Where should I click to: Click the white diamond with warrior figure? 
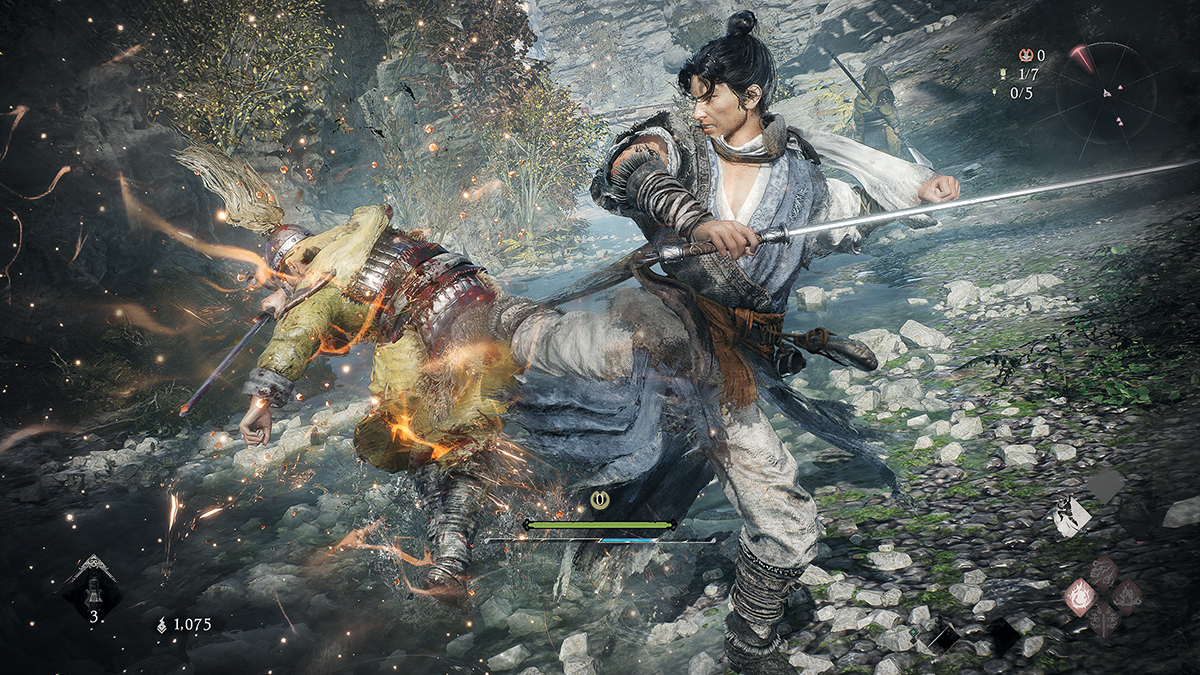[x=1072, y=516]
